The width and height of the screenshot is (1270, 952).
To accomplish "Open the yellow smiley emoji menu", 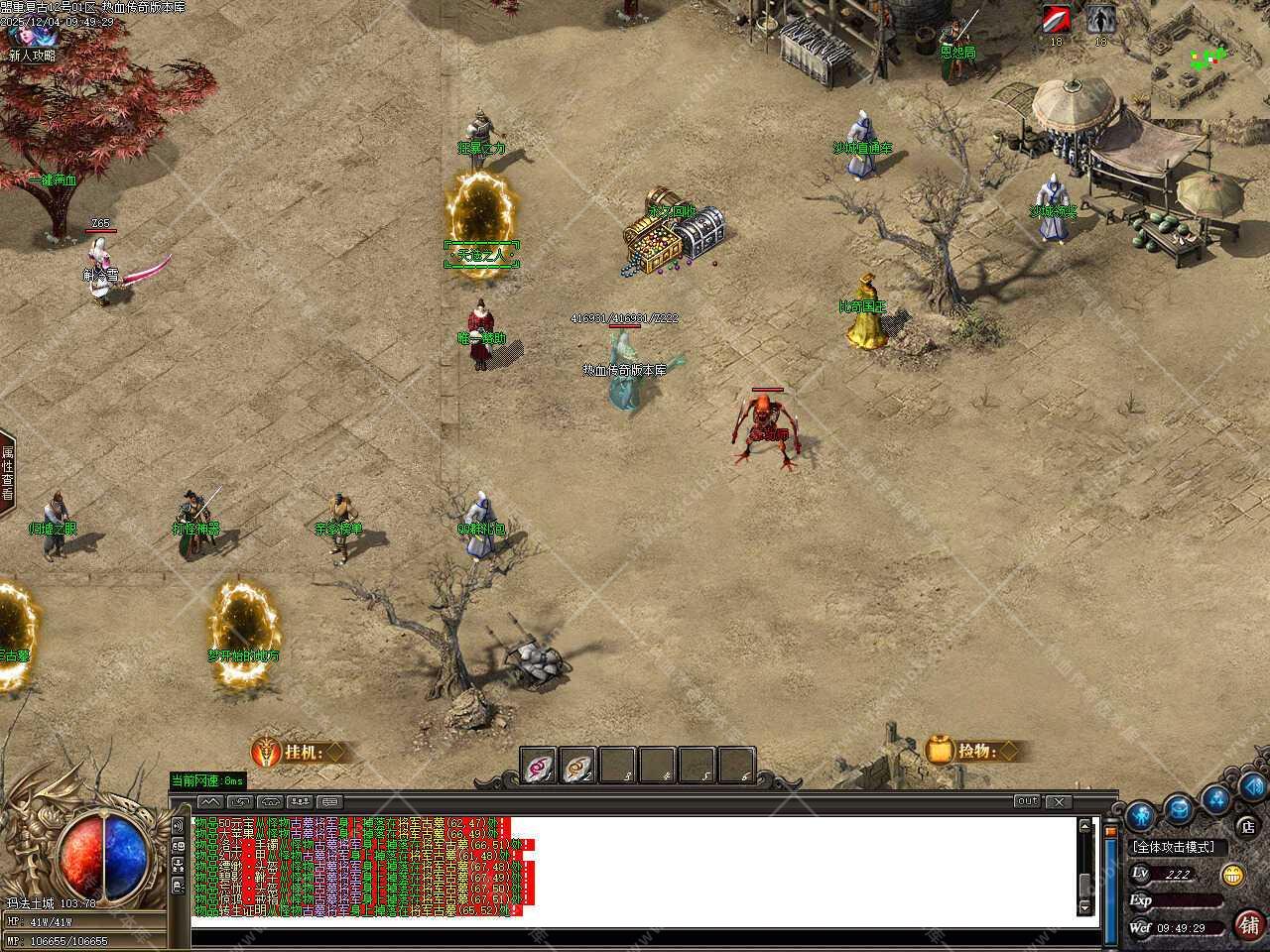I will coord(1233,875).
